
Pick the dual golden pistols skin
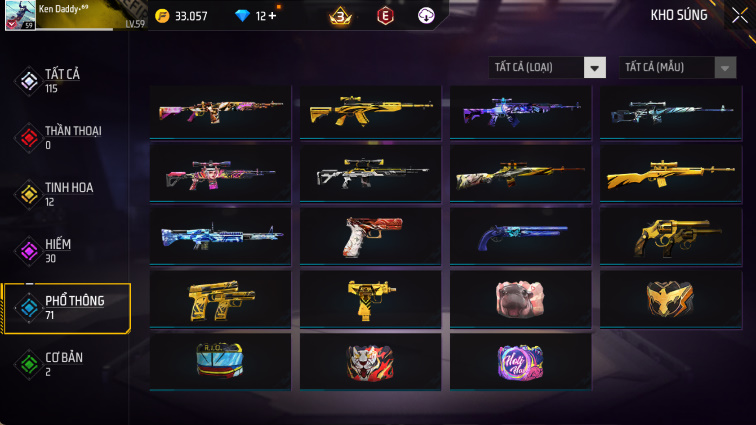[x=220, y=298]
